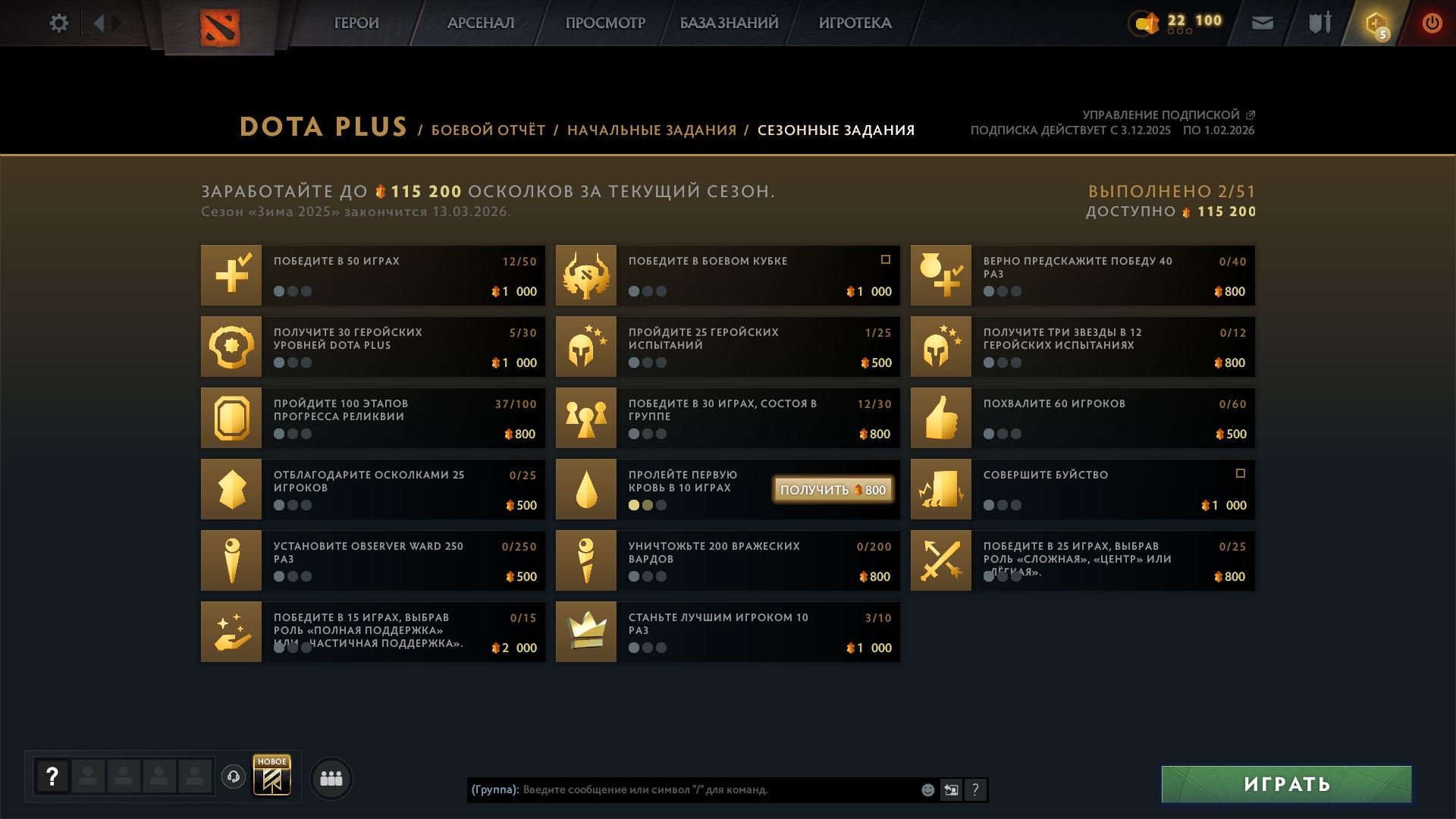Open the crown icon for 'Станьте лучшим игроком'
Image resolution: width=1456 pixels, height=819 pixels.
pyautogui.click(x=585, y=632)
